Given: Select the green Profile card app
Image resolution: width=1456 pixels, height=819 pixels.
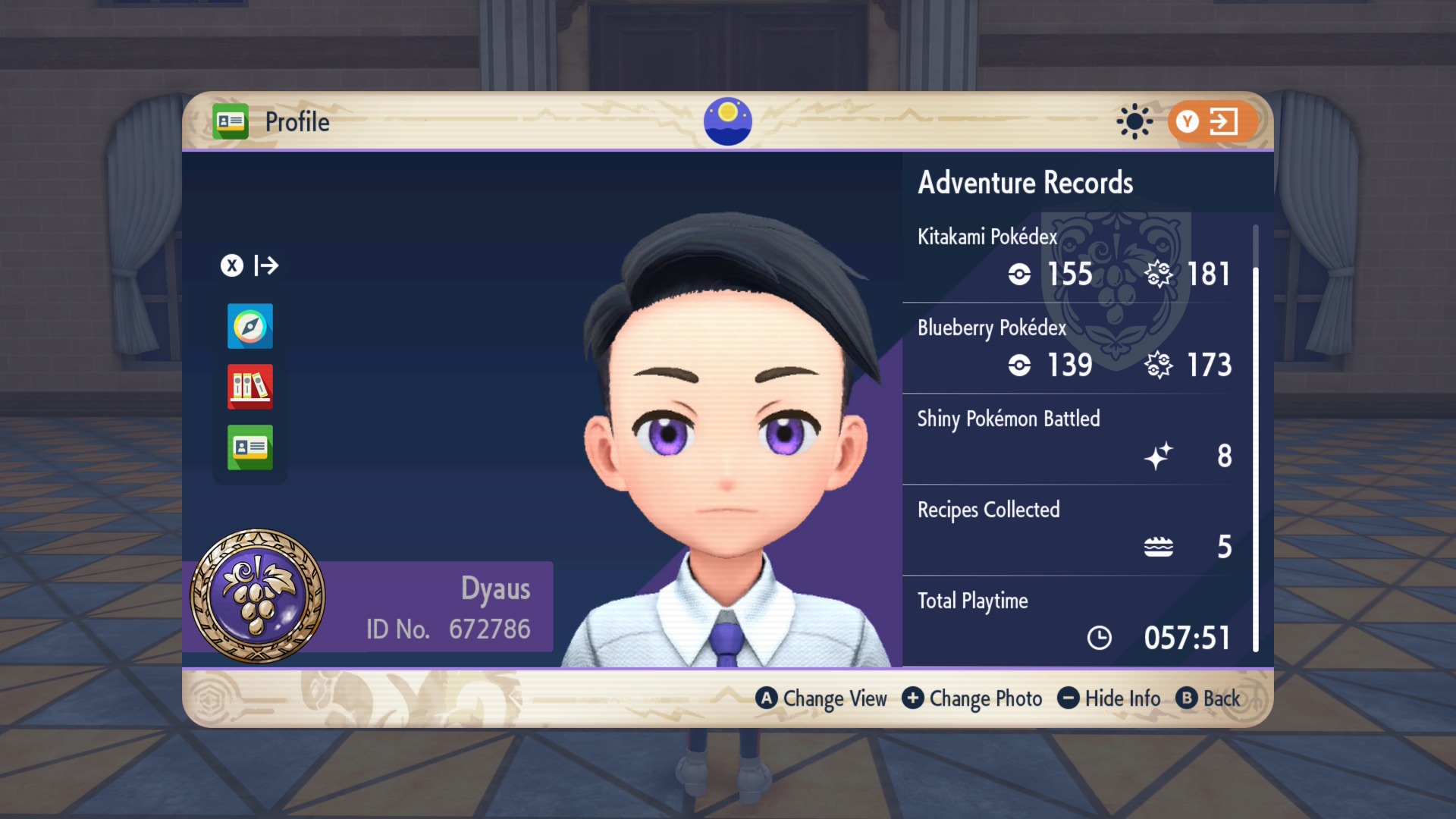Looking at the screenshot, I should tap(249, 447).
